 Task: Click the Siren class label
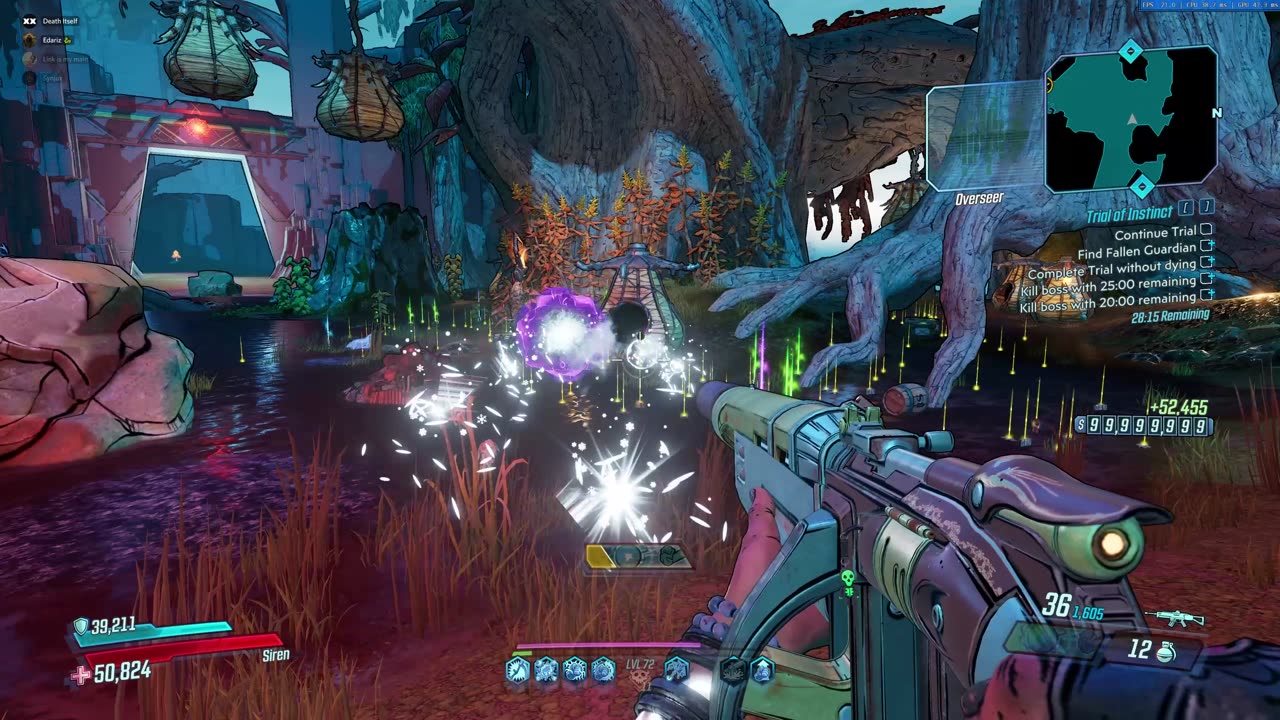pos(276,655)
